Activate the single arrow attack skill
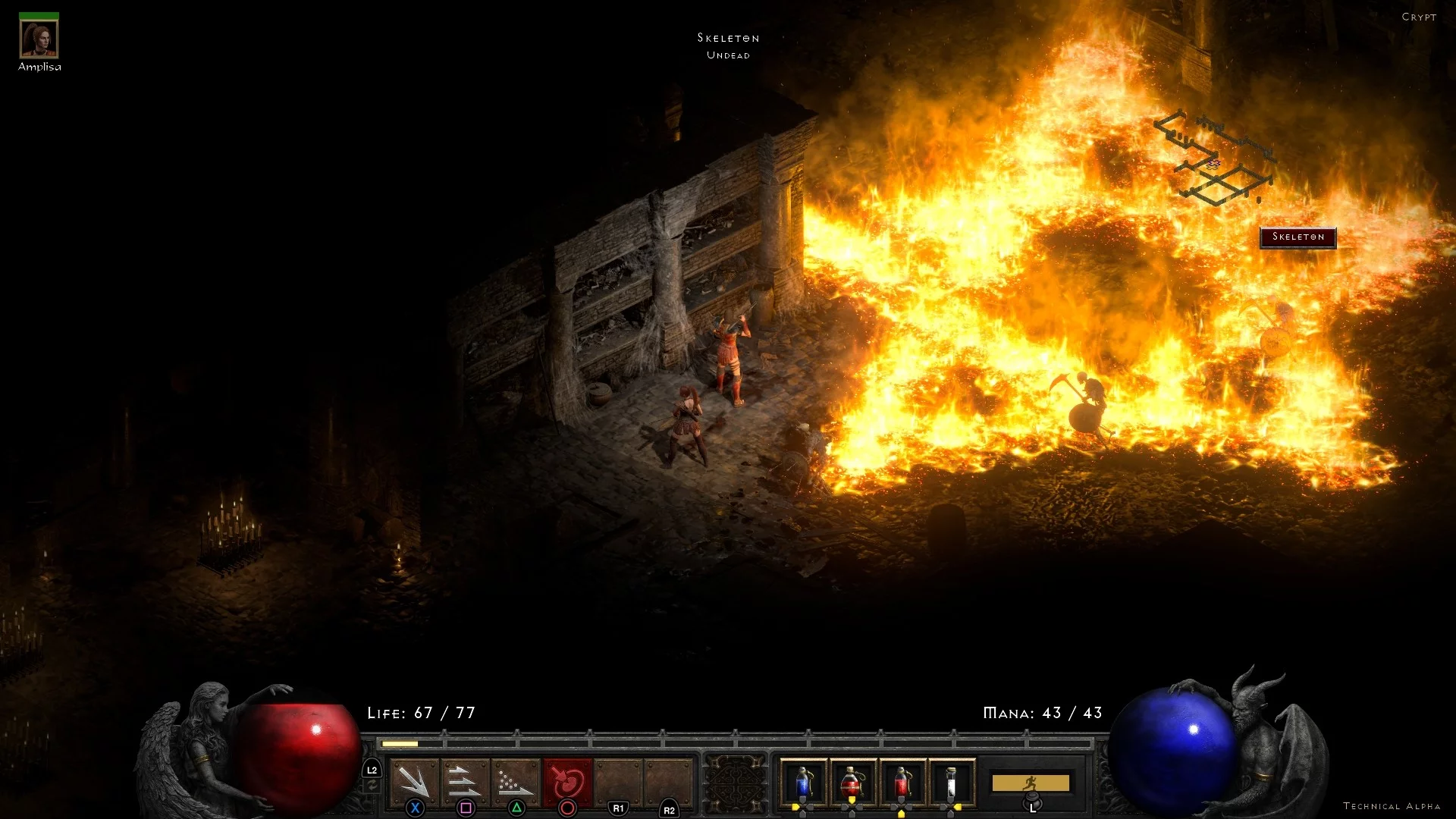The width and height of the screenshot is (1456, 819). click(415, 782)
